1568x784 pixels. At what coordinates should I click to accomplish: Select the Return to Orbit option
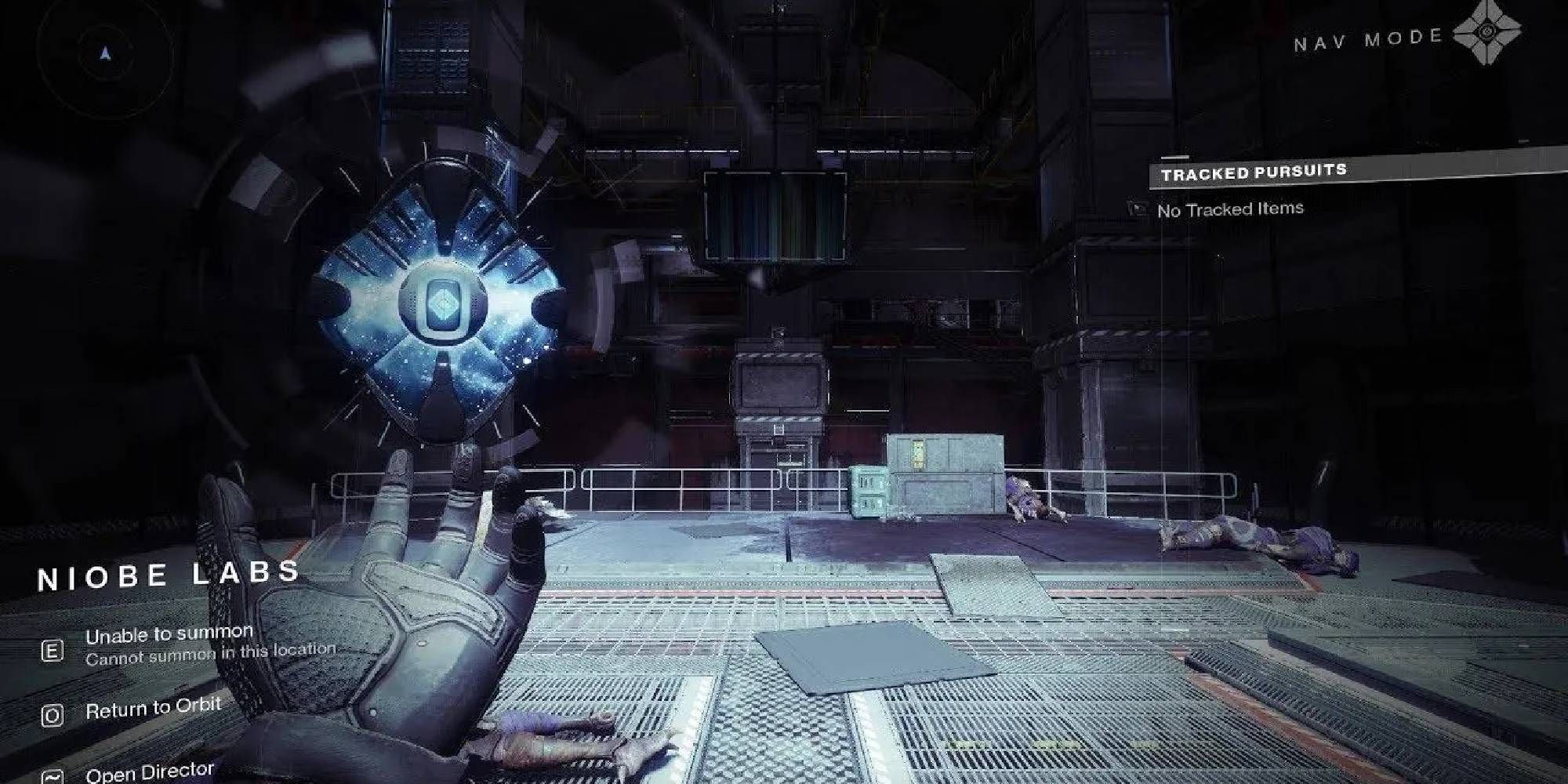click(x=153, y=710)
